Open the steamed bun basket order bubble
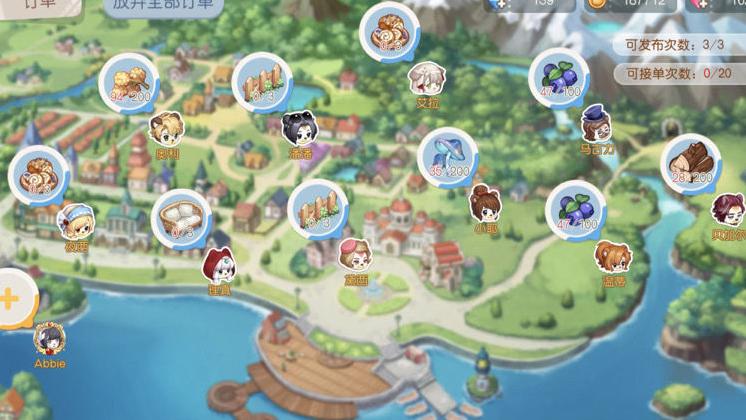Screen dimensions: 746x420 (181, 217)
